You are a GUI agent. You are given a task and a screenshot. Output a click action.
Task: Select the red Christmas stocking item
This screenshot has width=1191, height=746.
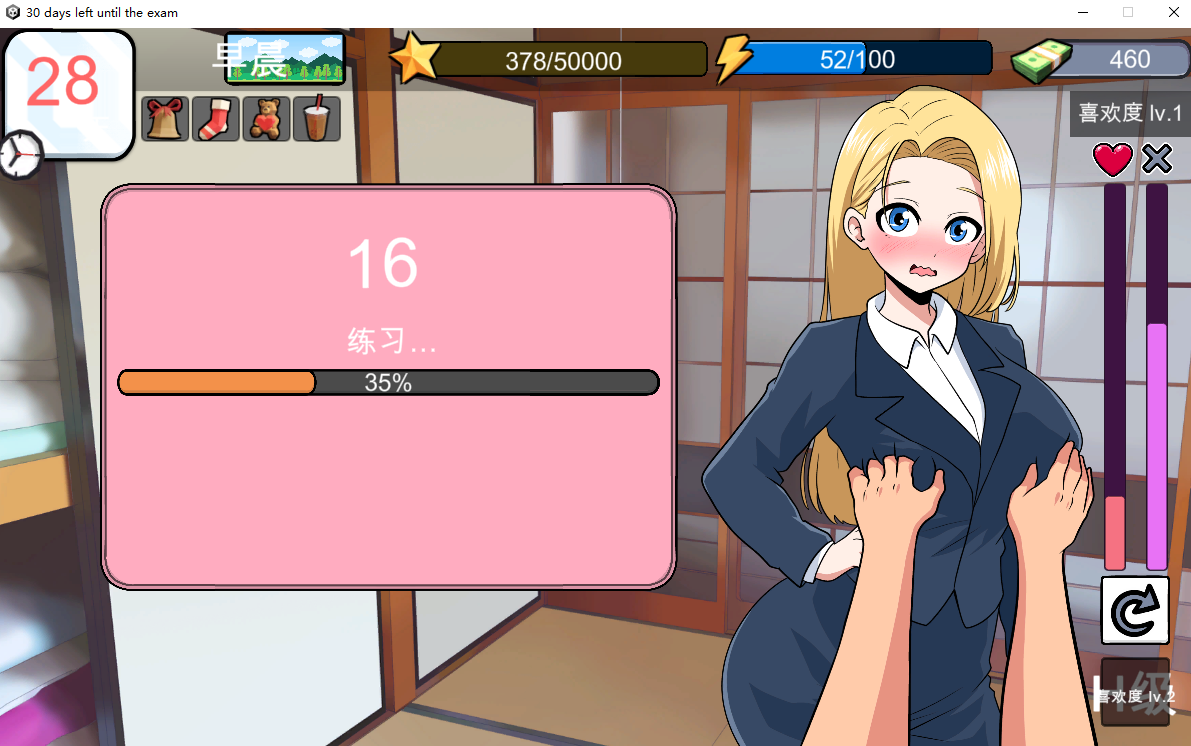(x=215, y=119)
